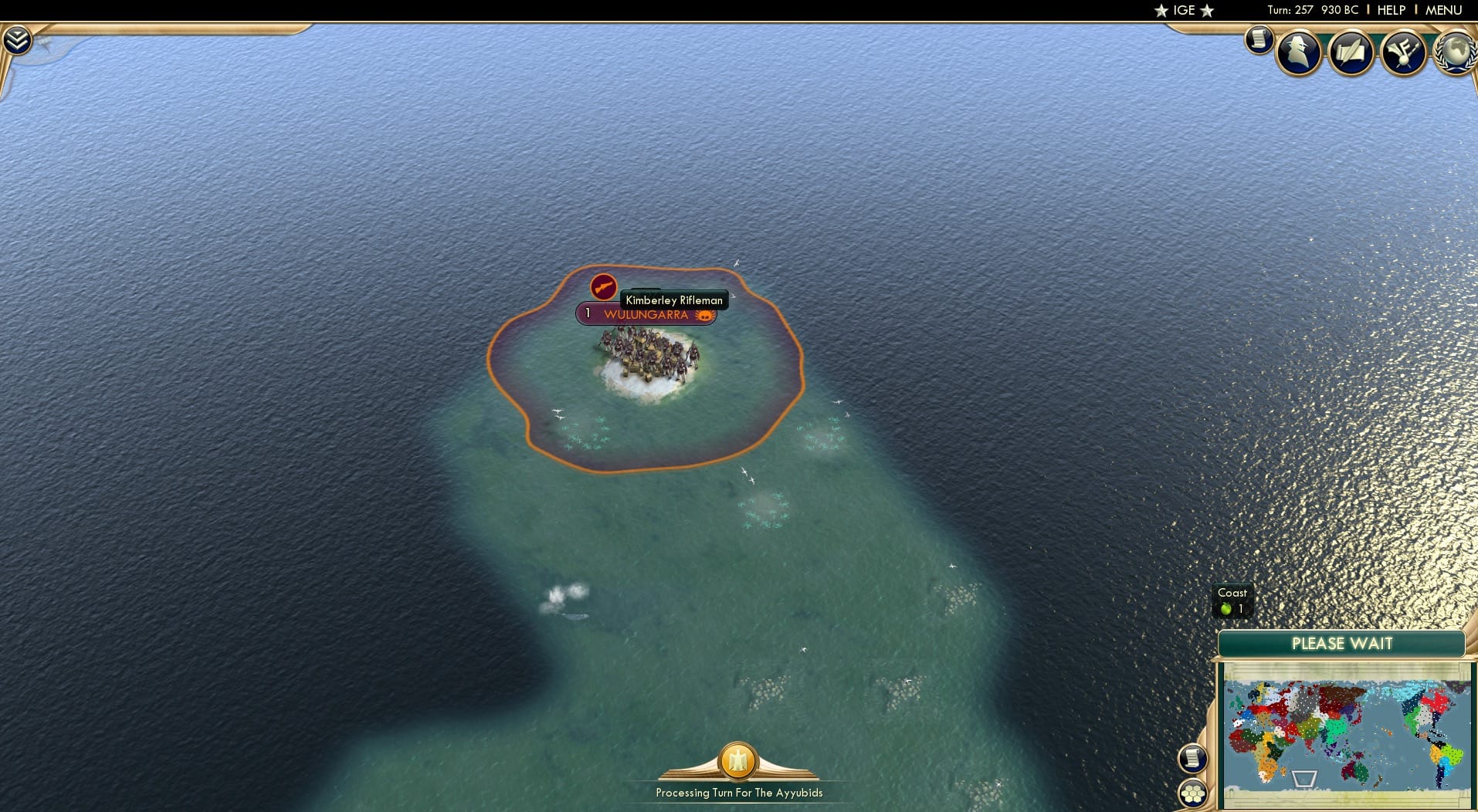Open the Culture overview icon
Image resolution: width=1478 pixels, height=812 pixels.
tap(1403, 52)
